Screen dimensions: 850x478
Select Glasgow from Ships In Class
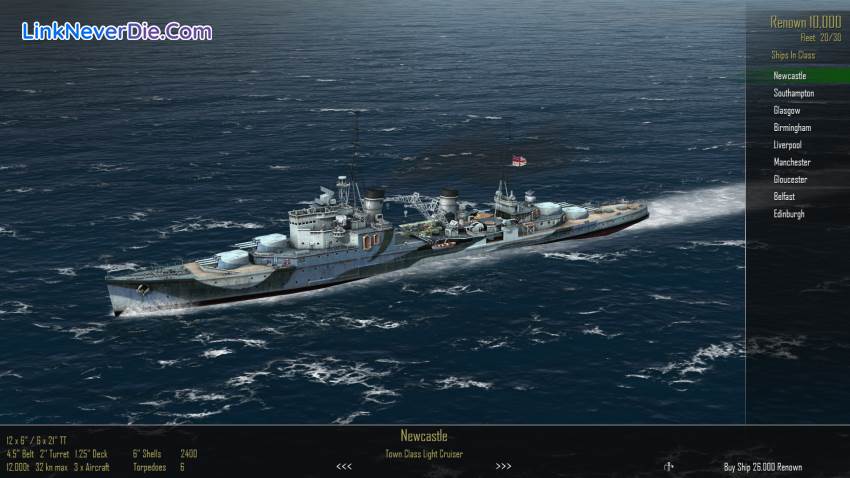[x=787, y=110]
